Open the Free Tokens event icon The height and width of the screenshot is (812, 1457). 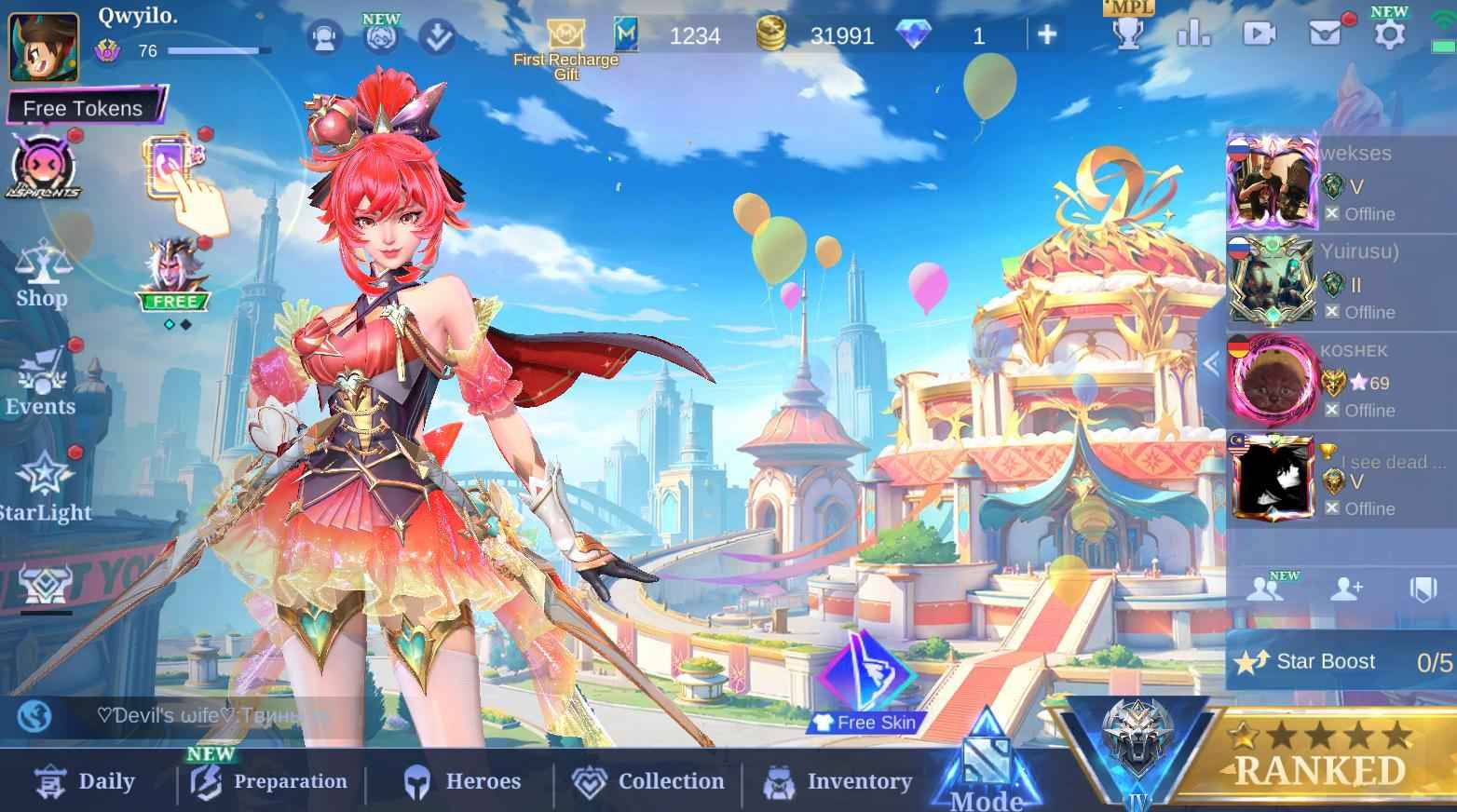pos(42,166)
